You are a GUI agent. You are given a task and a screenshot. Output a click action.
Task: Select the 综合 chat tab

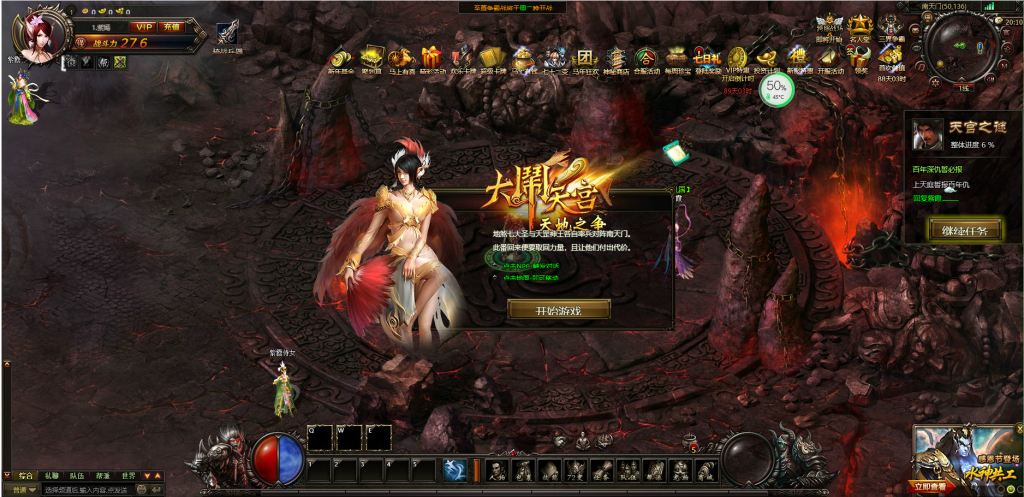pos(27,476)
